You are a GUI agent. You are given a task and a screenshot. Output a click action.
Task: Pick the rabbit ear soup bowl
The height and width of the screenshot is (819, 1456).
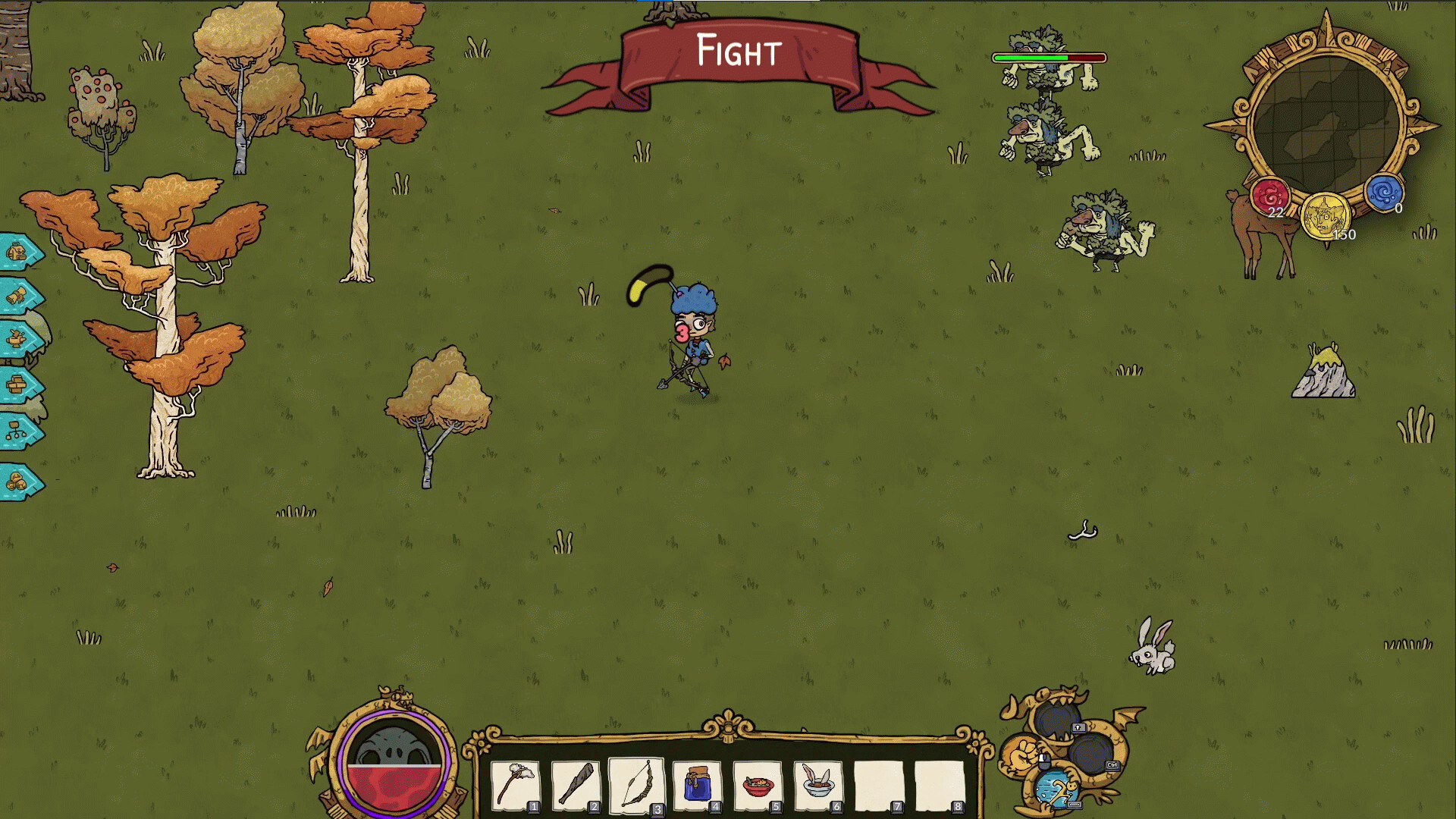point(818,784)
